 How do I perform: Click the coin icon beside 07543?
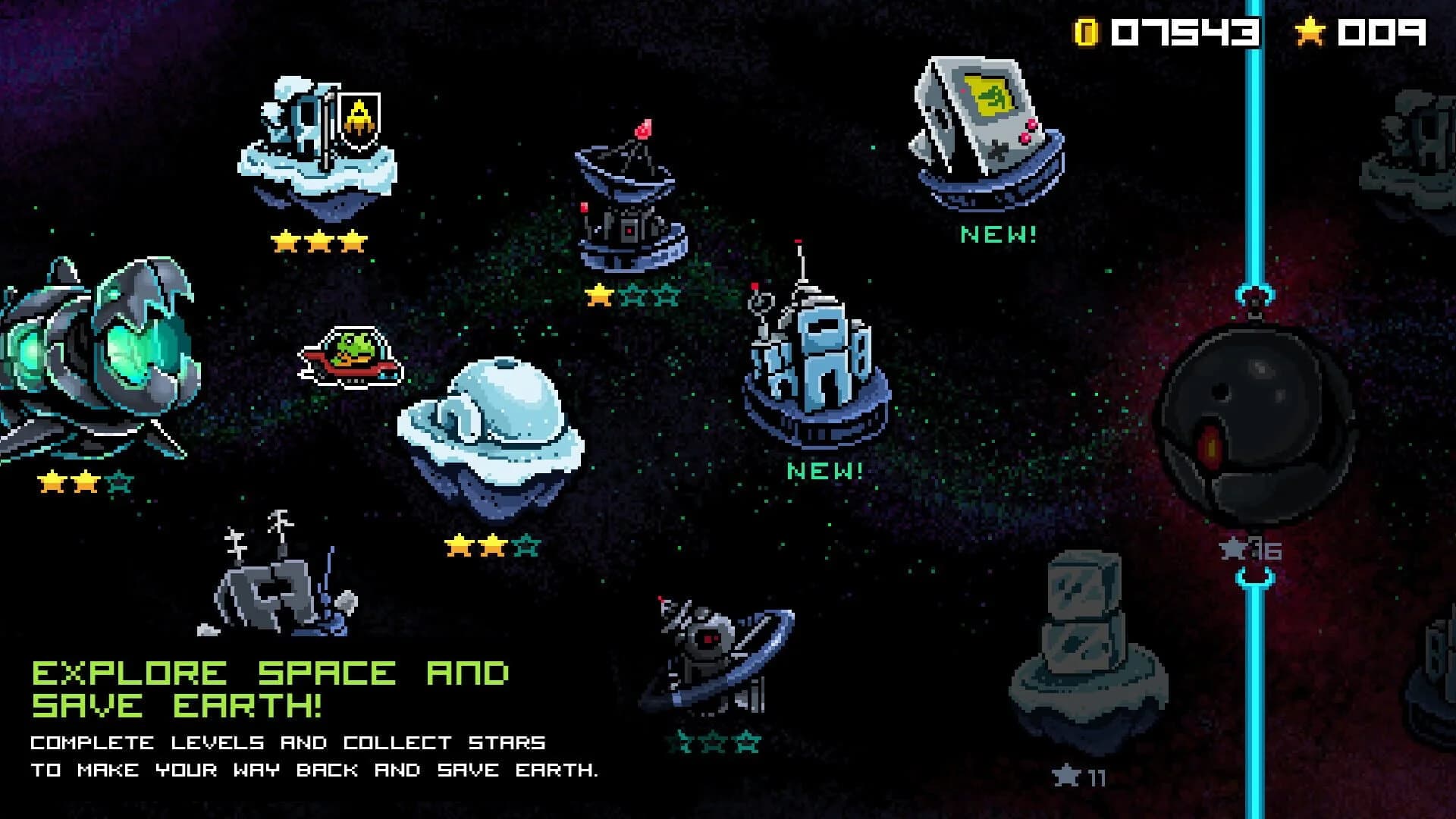coord(1087,30)
